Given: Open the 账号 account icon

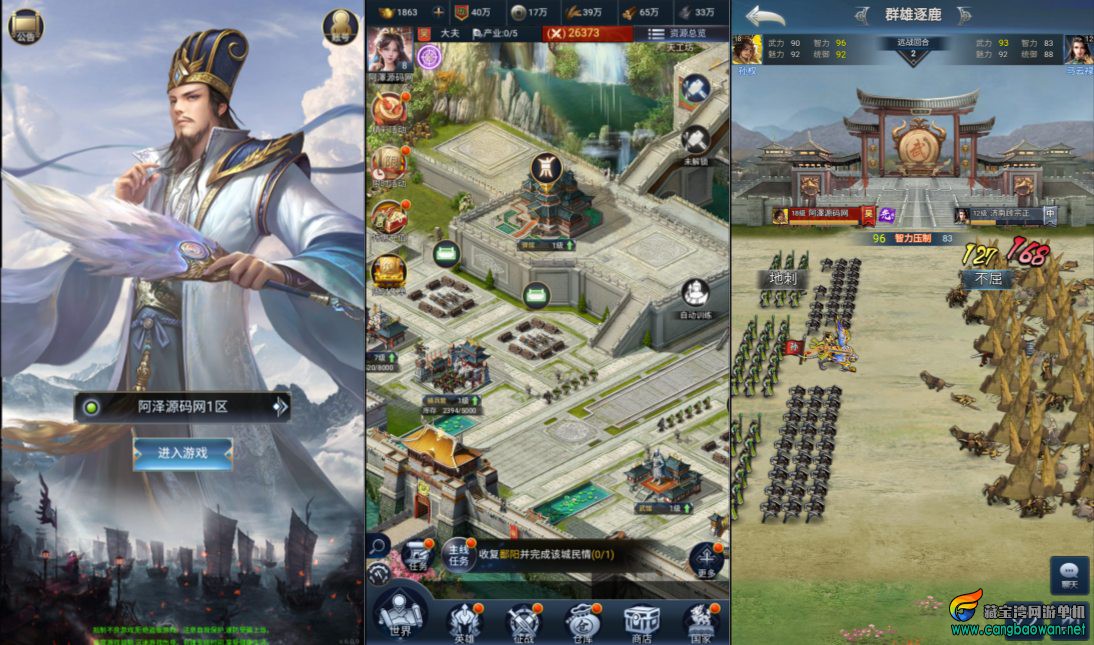Looking at the screenshot, I should click(340, 26).
